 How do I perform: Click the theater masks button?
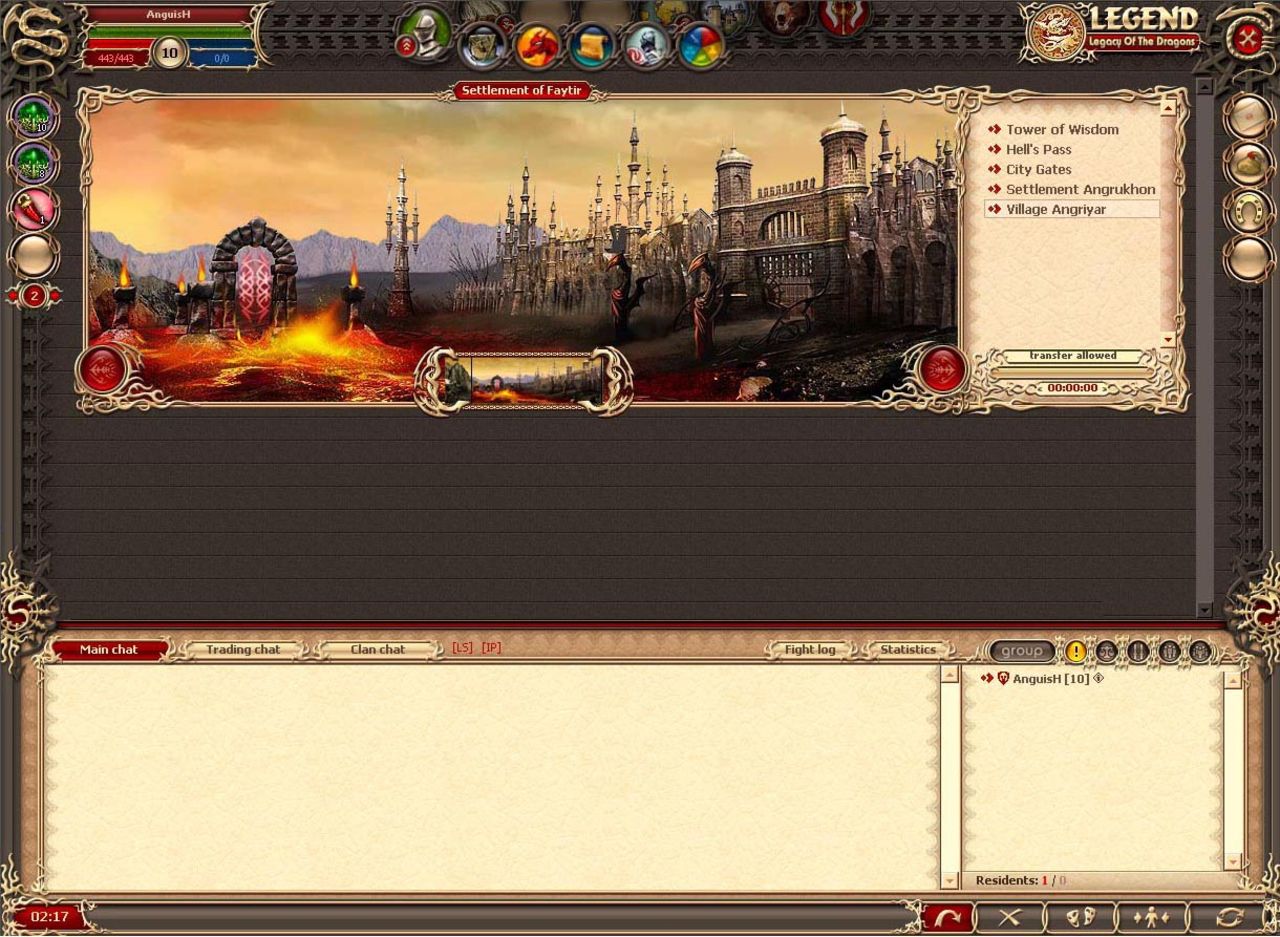[x=1080, y=917]
